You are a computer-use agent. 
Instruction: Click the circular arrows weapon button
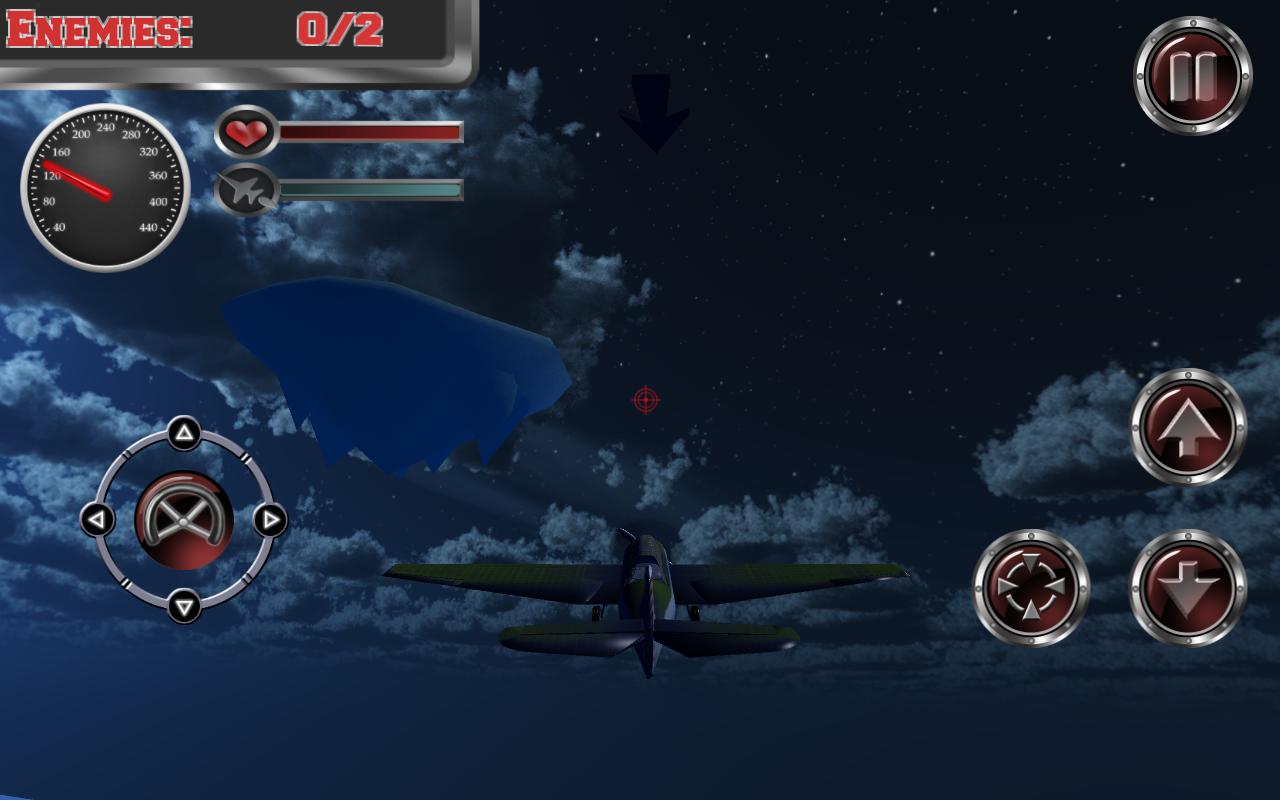click(1030, 586)
